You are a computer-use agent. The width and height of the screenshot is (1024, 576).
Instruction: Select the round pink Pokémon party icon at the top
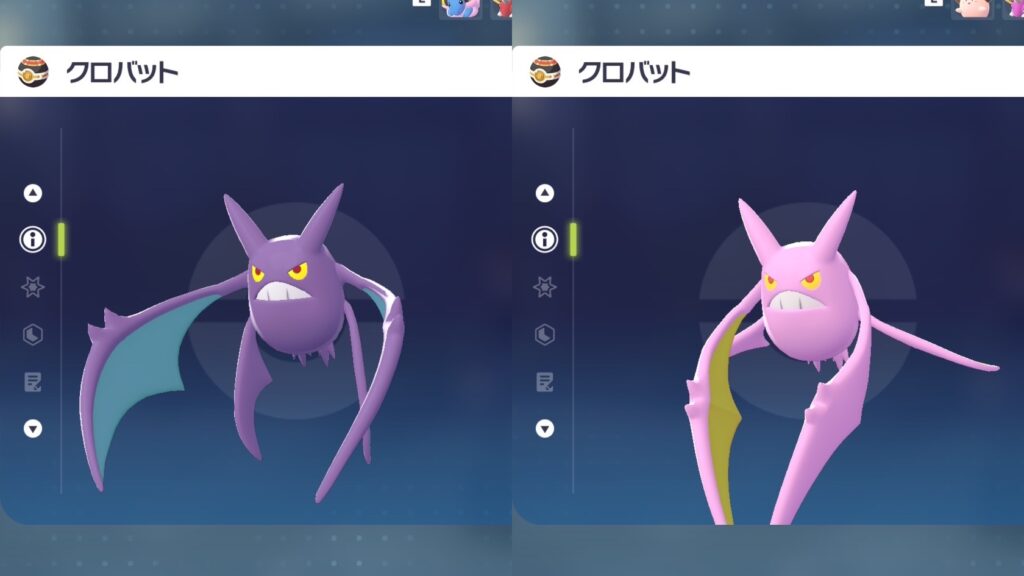point(973,9)
